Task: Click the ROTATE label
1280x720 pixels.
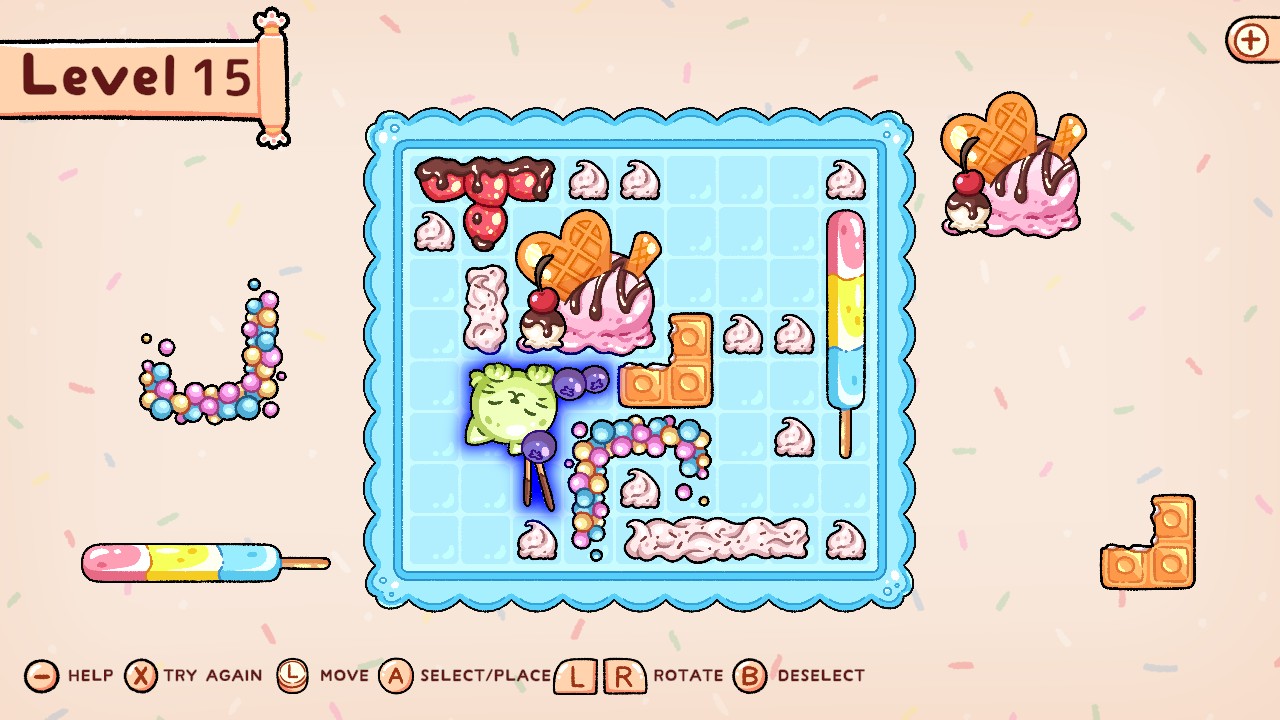Action: coord(690,677)
